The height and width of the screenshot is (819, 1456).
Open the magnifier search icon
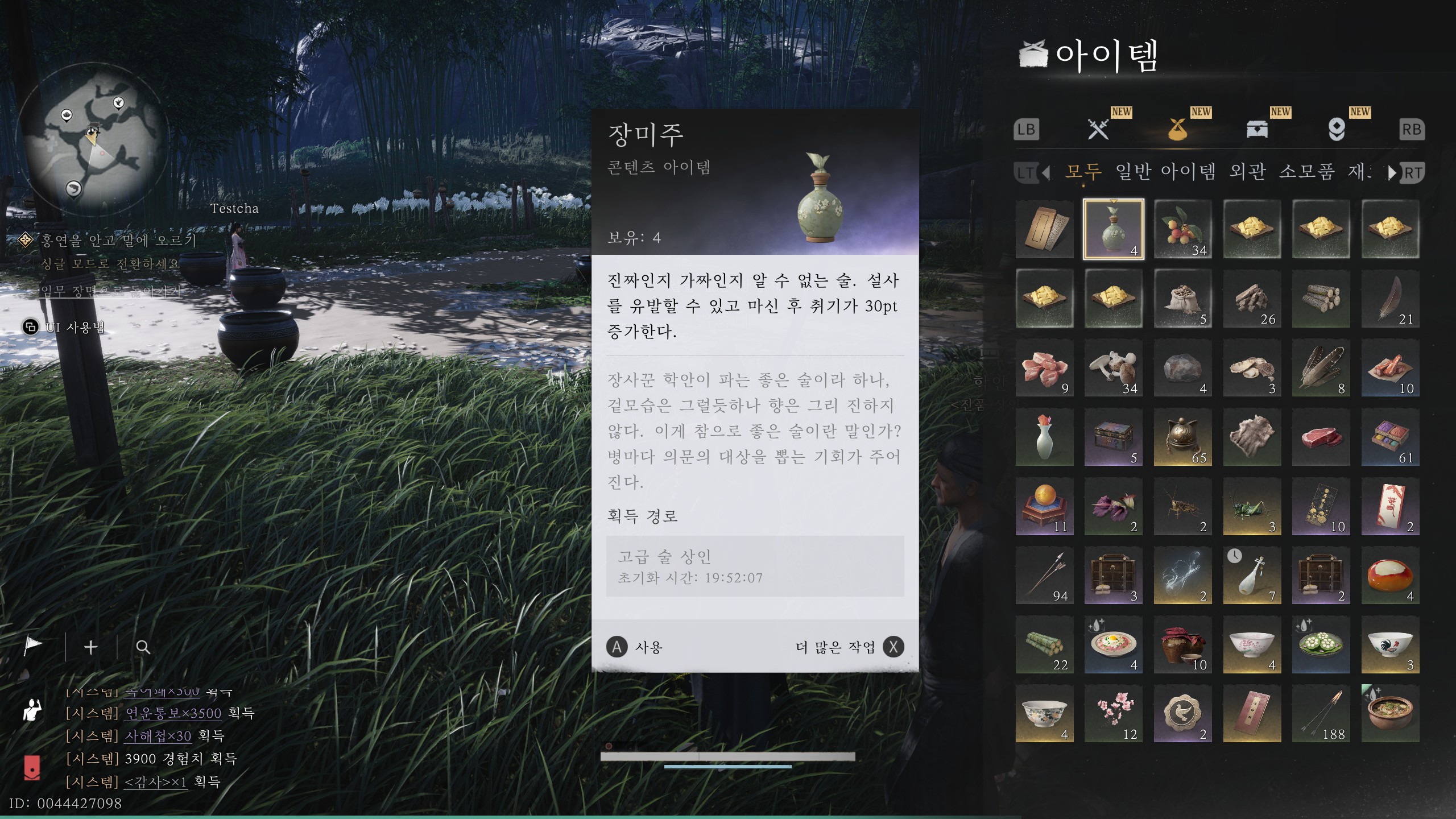pos(142,647)
